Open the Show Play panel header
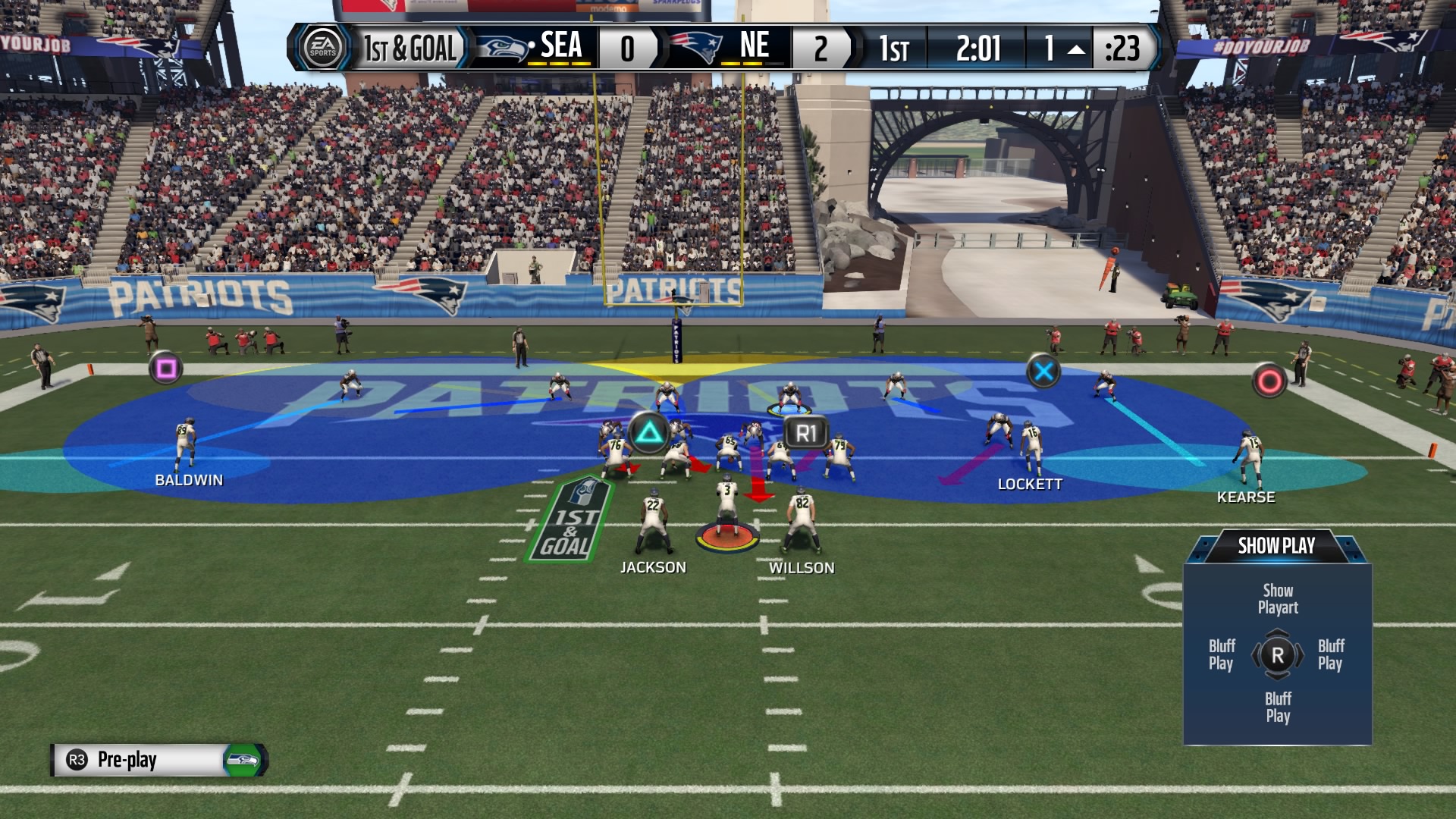This screenshot has width=1456, height=819. click(x=1277, y=544)
